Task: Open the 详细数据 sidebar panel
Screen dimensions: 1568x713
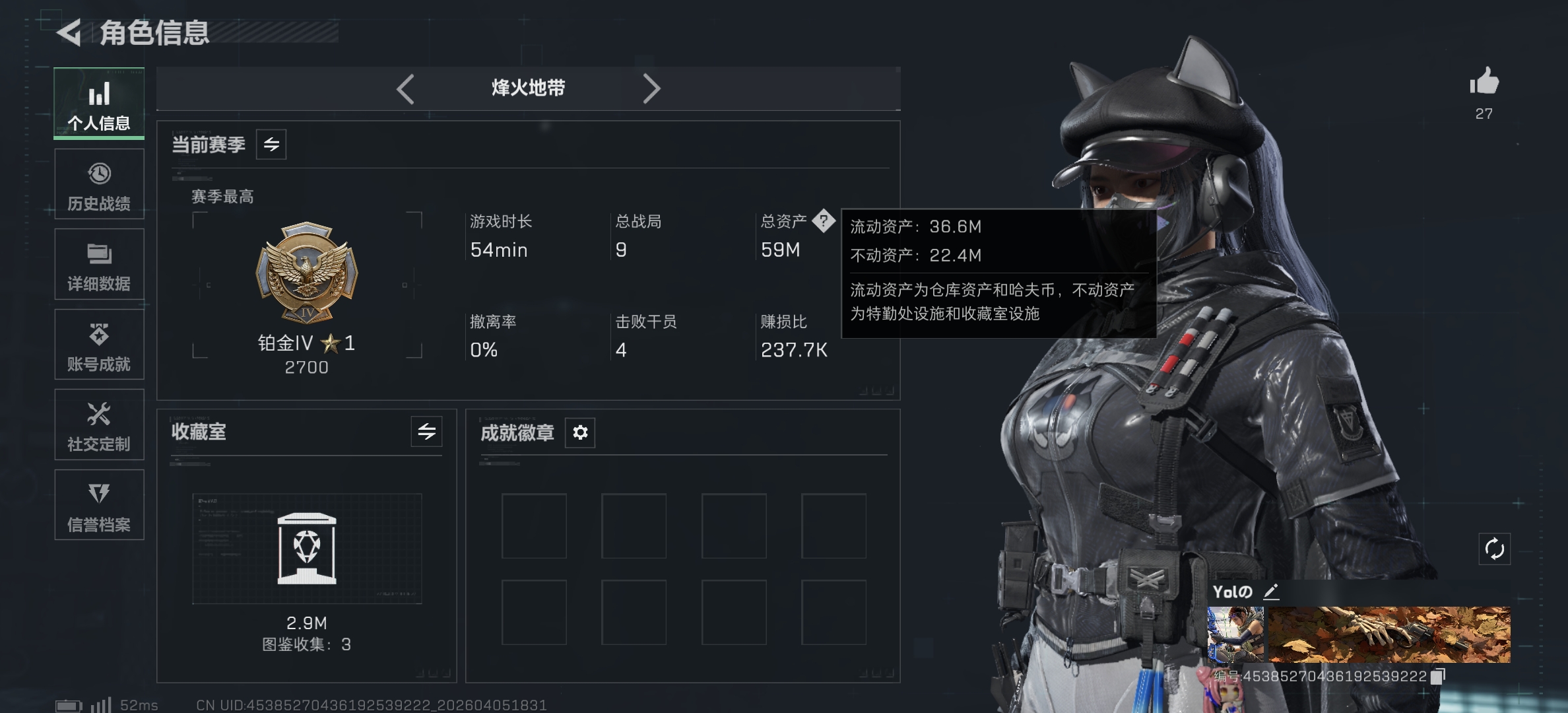Action: [x=99, y=265]
